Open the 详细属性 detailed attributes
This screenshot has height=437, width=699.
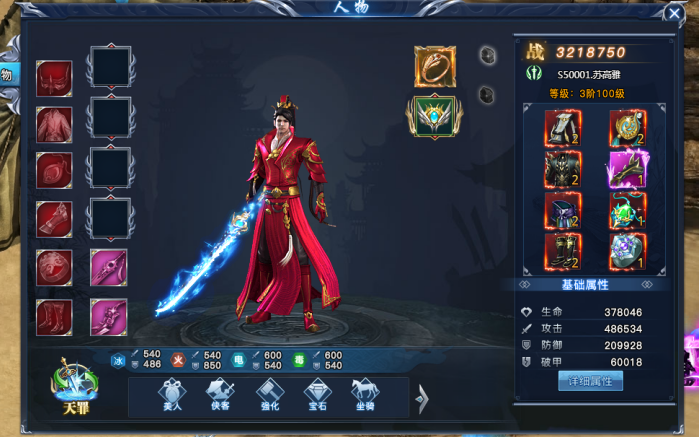(x=590, y=380)
